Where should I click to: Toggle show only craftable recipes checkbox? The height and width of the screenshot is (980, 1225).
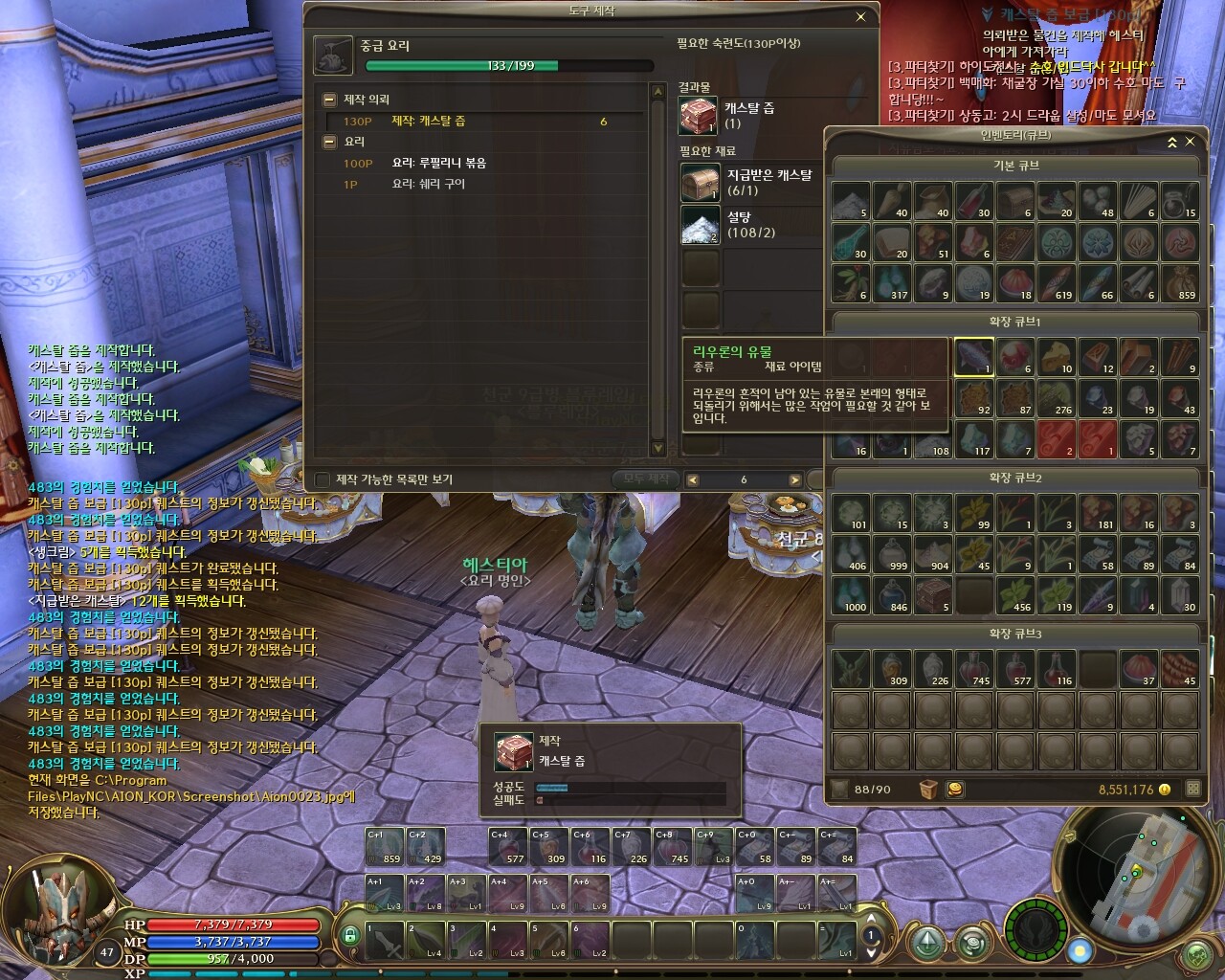coord(323,479)
